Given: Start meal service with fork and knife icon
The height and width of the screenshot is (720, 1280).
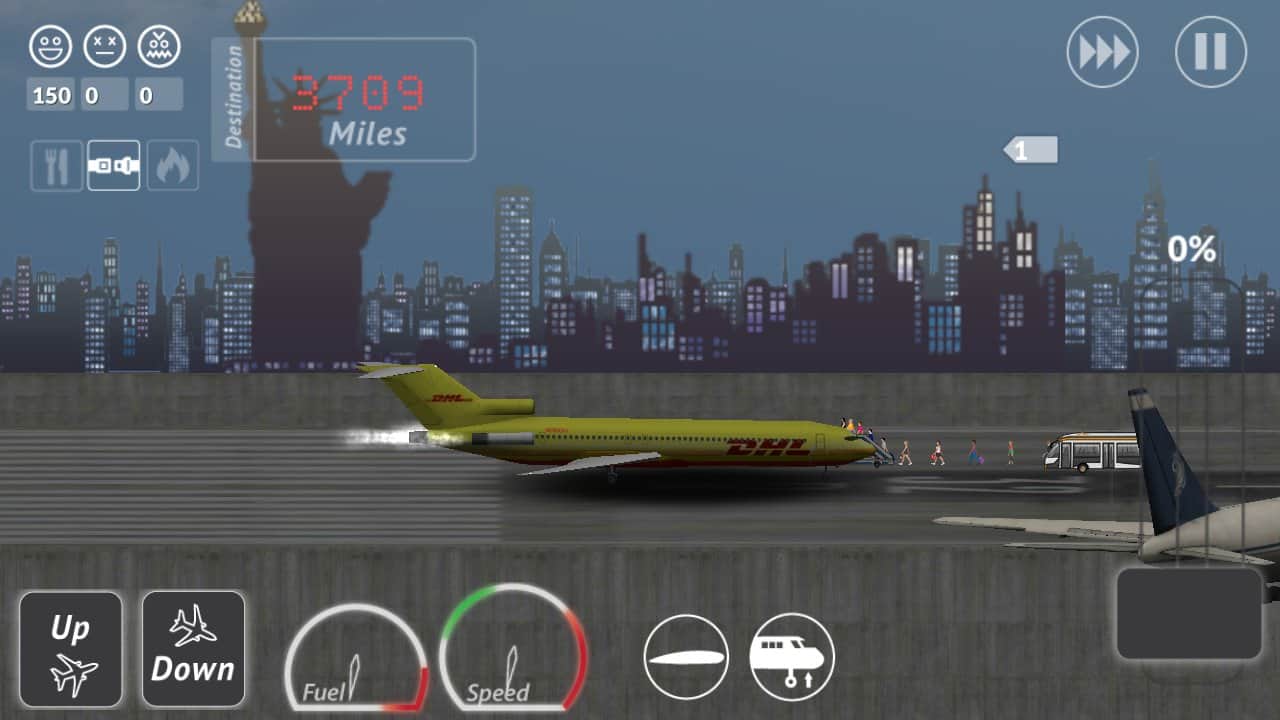Looking at the screenshot, I should point(56,165).
